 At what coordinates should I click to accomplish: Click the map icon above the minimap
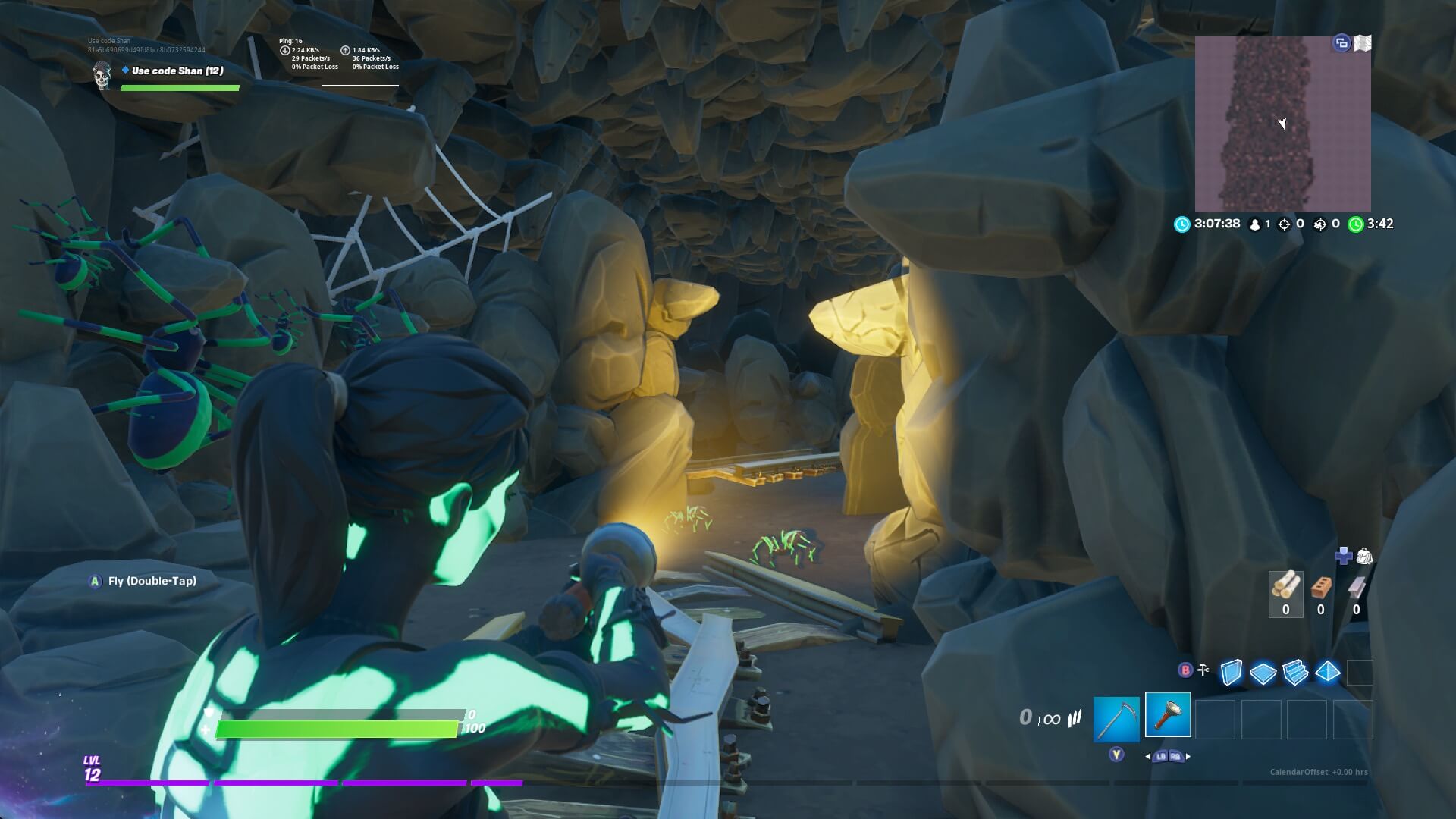(1363, 44)
